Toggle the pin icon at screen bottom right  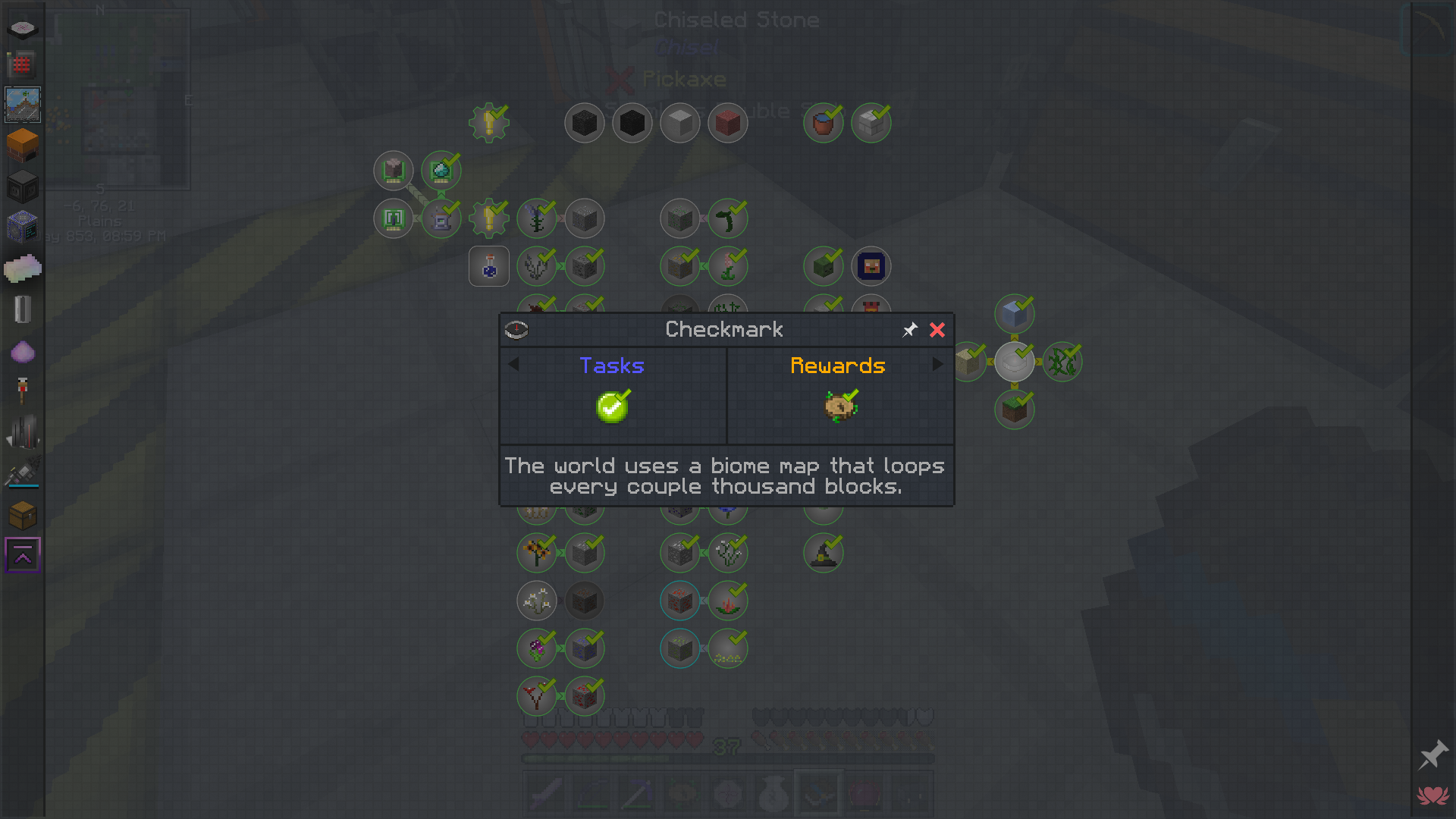tap(1433, 755)
